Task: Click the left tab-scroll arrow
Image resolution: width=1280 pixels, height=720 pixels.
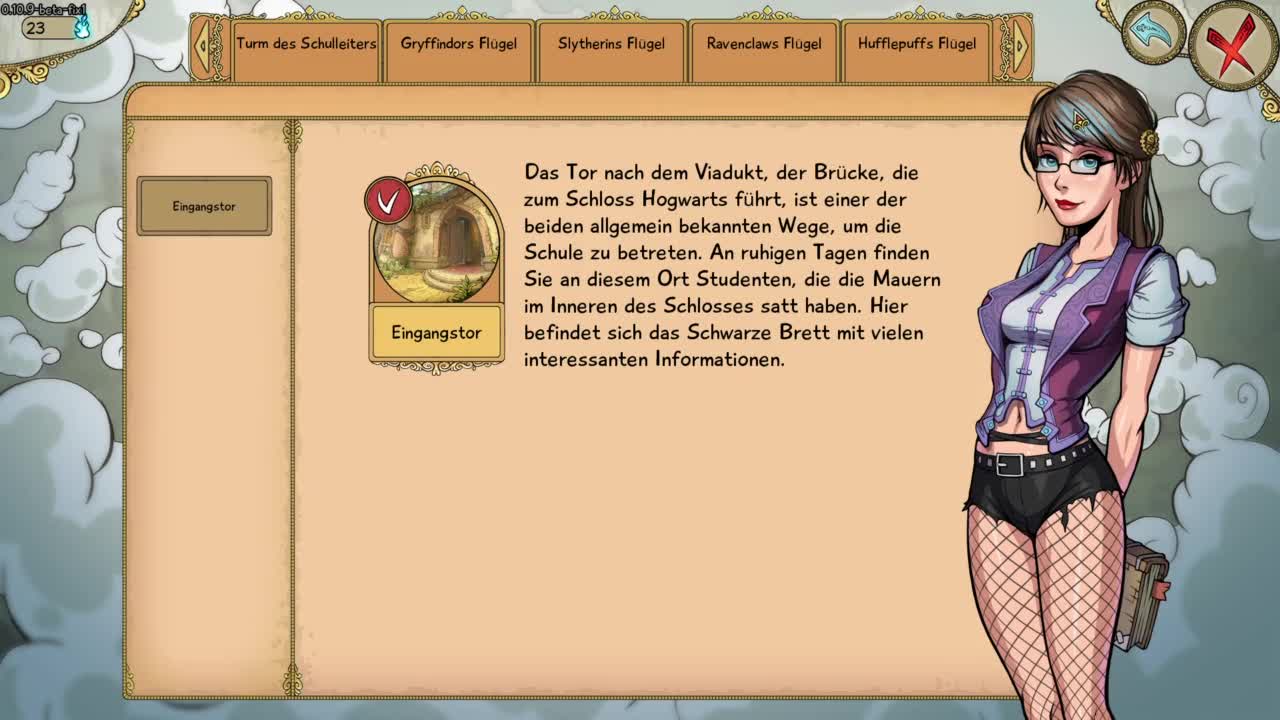Action: tap(203, 45)
